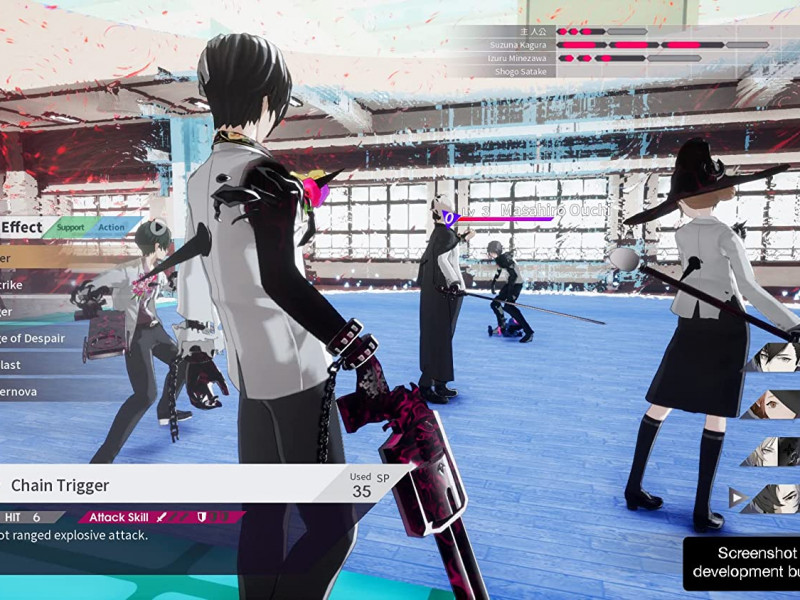The width and height of the screenshot is (800, 600).
Task: Select the Effect skill tab
Action: 22,228
